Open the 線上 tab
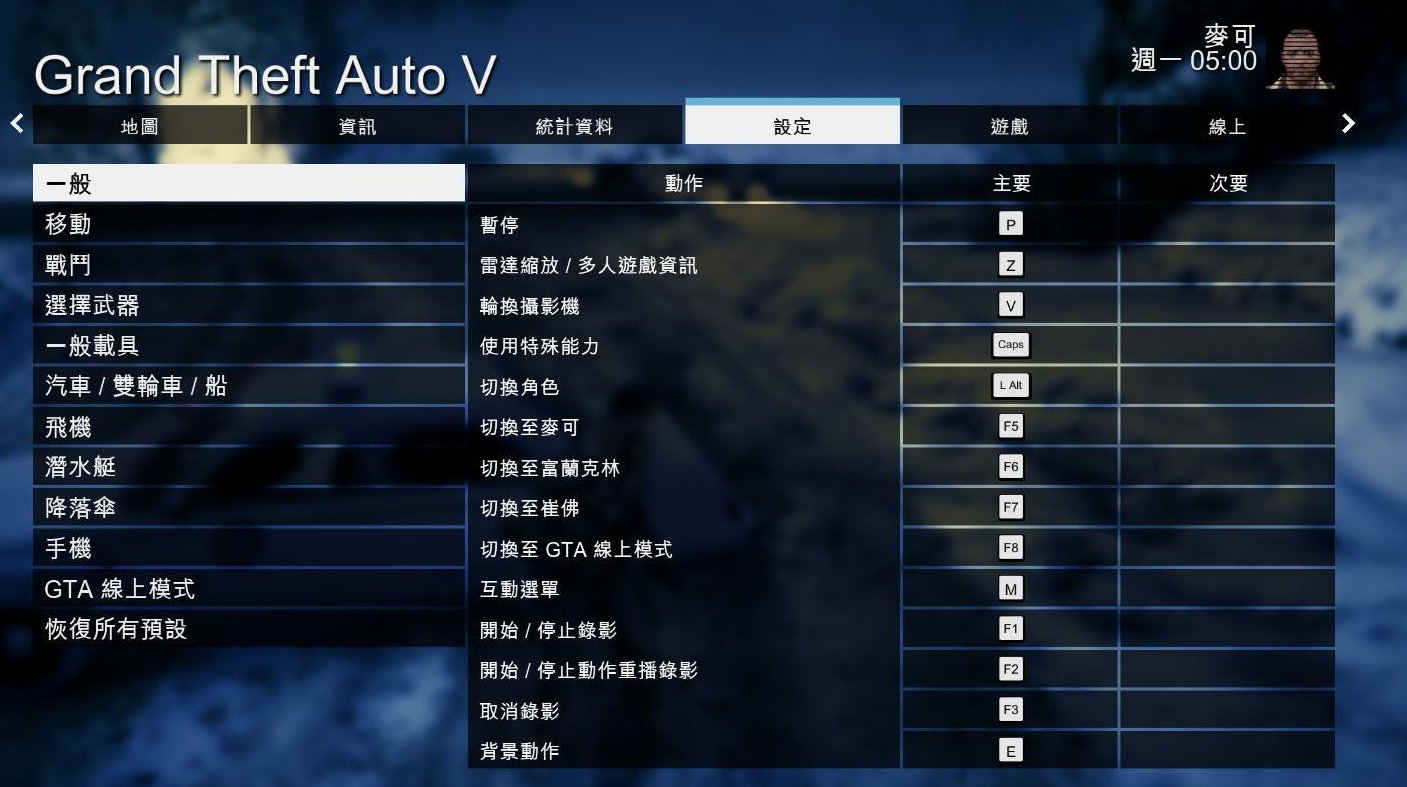Image resolution: width=1407 pixels, height=787 pixels. pyautogui.click(x=1225, y=126)
